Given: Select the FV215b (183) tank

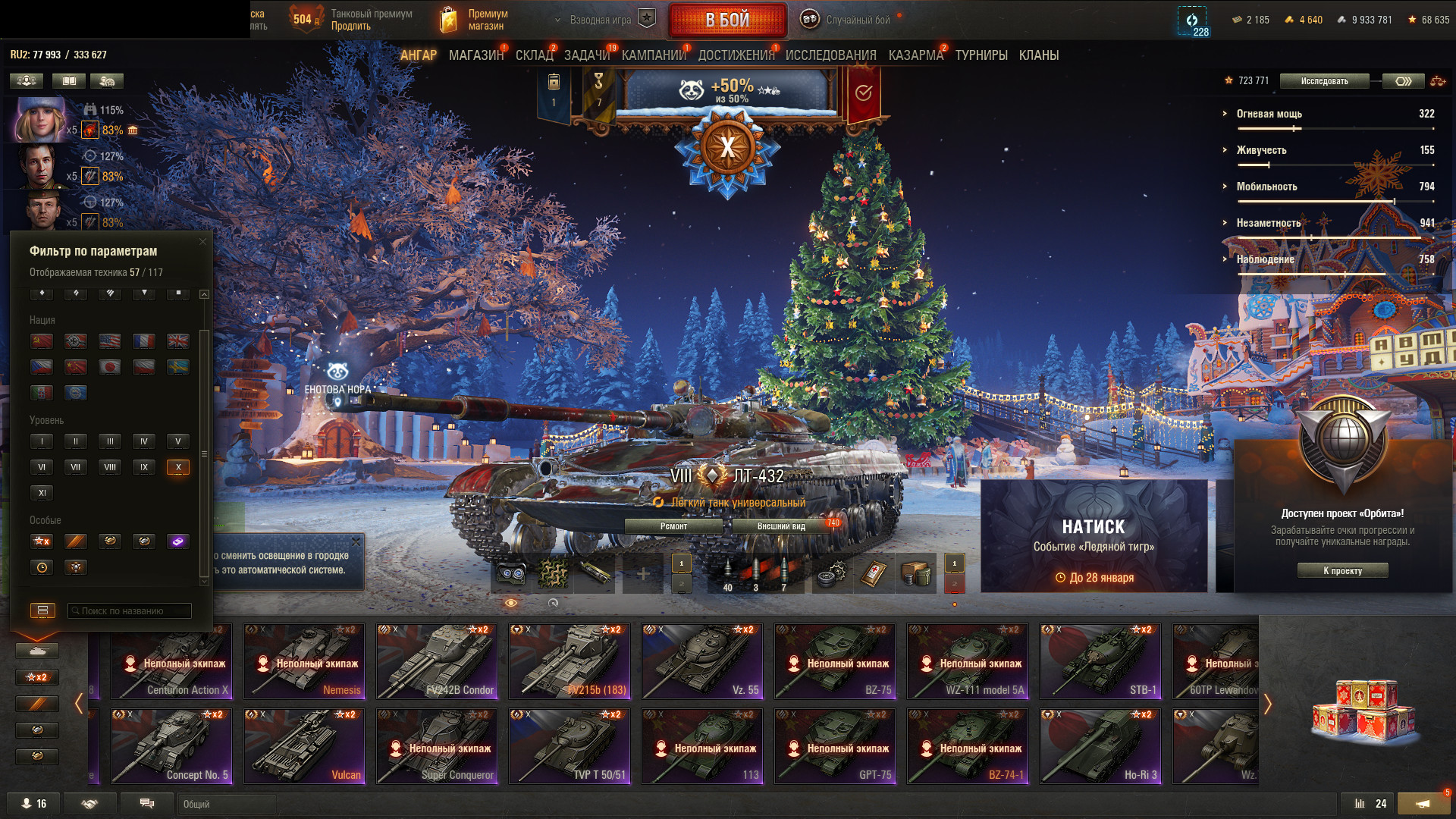Looking at the screenshot, I should tap(570, 661).
